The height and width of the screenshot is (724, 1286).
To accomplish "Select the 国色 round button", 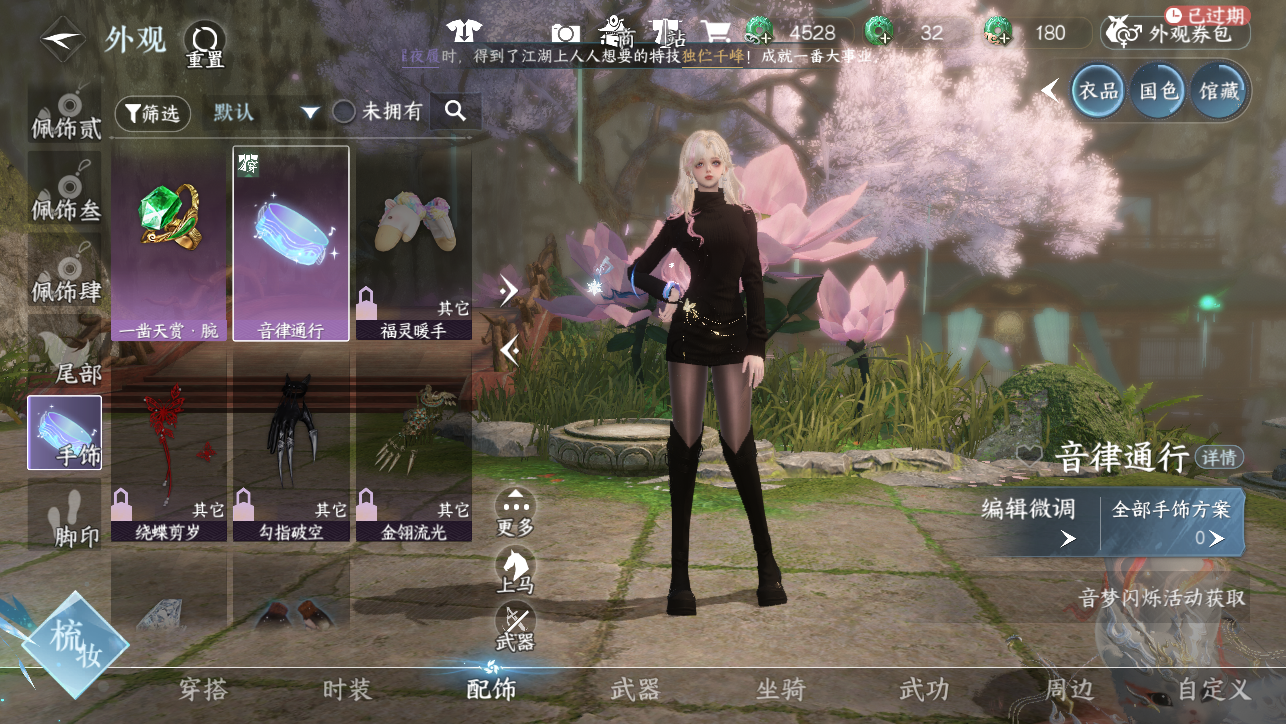I will [x=1158, y=91].
